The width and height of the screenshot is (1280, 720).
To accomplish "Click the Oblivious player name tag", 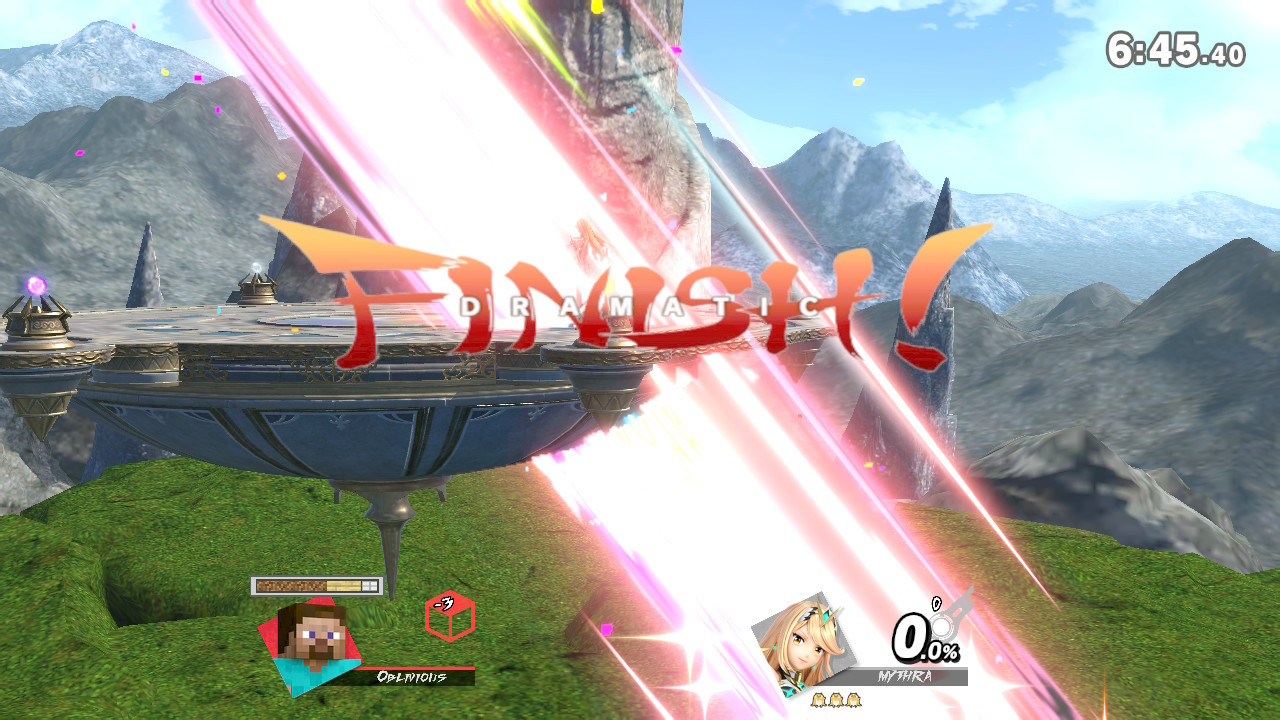I will pos(411,676).
